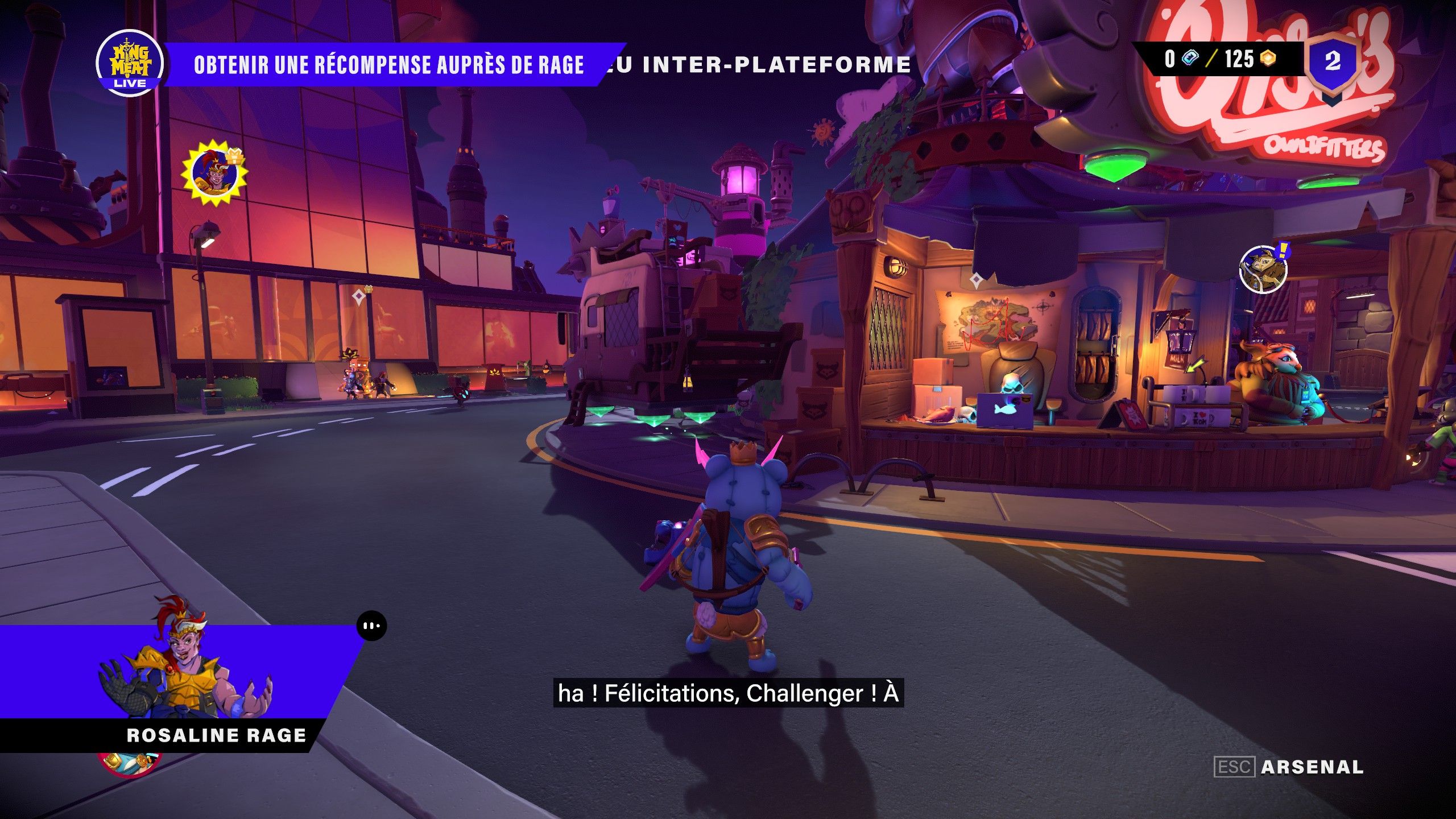Screen dimensions: 1456x819
Task: Open the level 2 shield badge
Action: [1333, 62]
